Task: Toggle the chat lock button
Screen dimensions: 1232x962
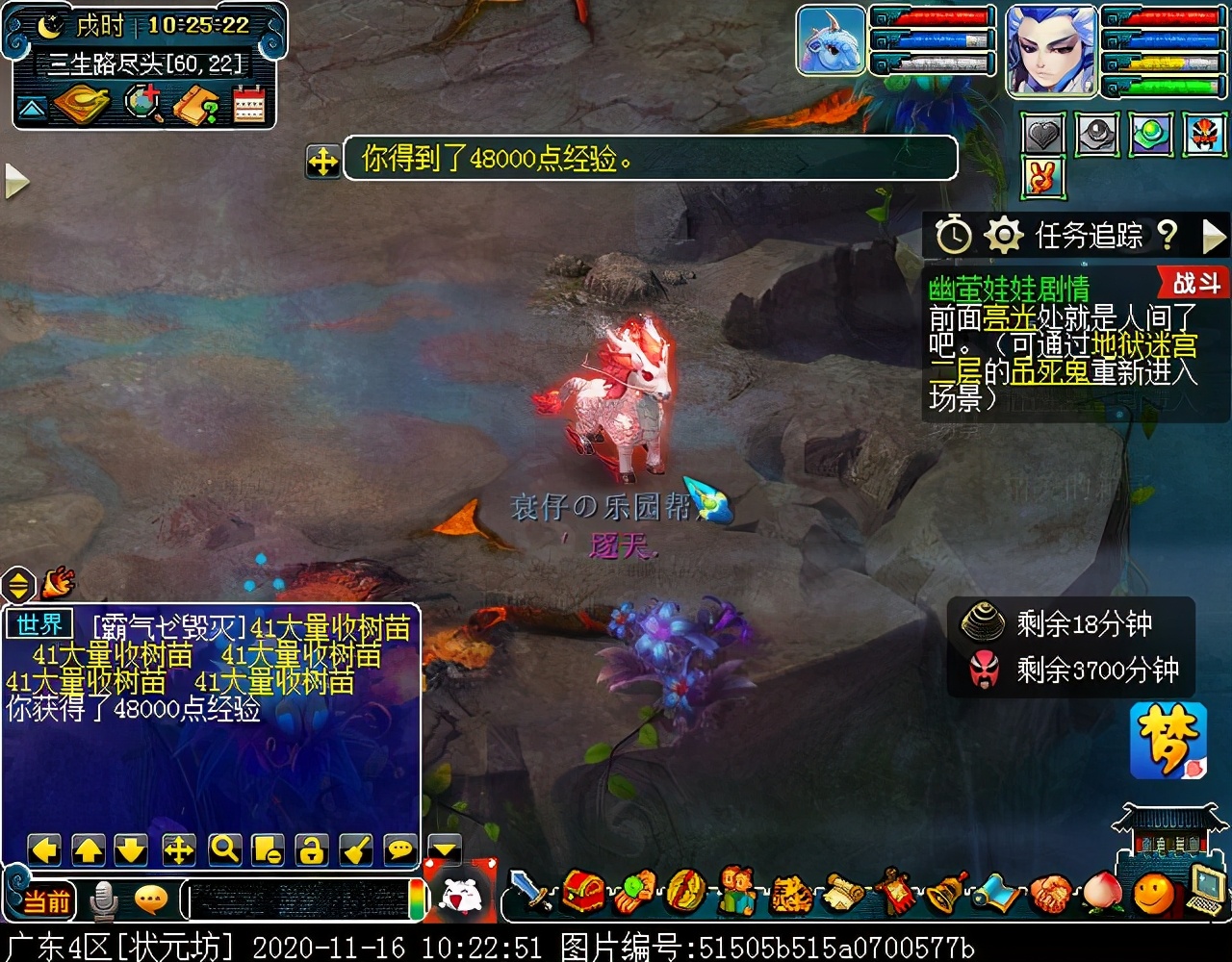Action: (311, 849)
